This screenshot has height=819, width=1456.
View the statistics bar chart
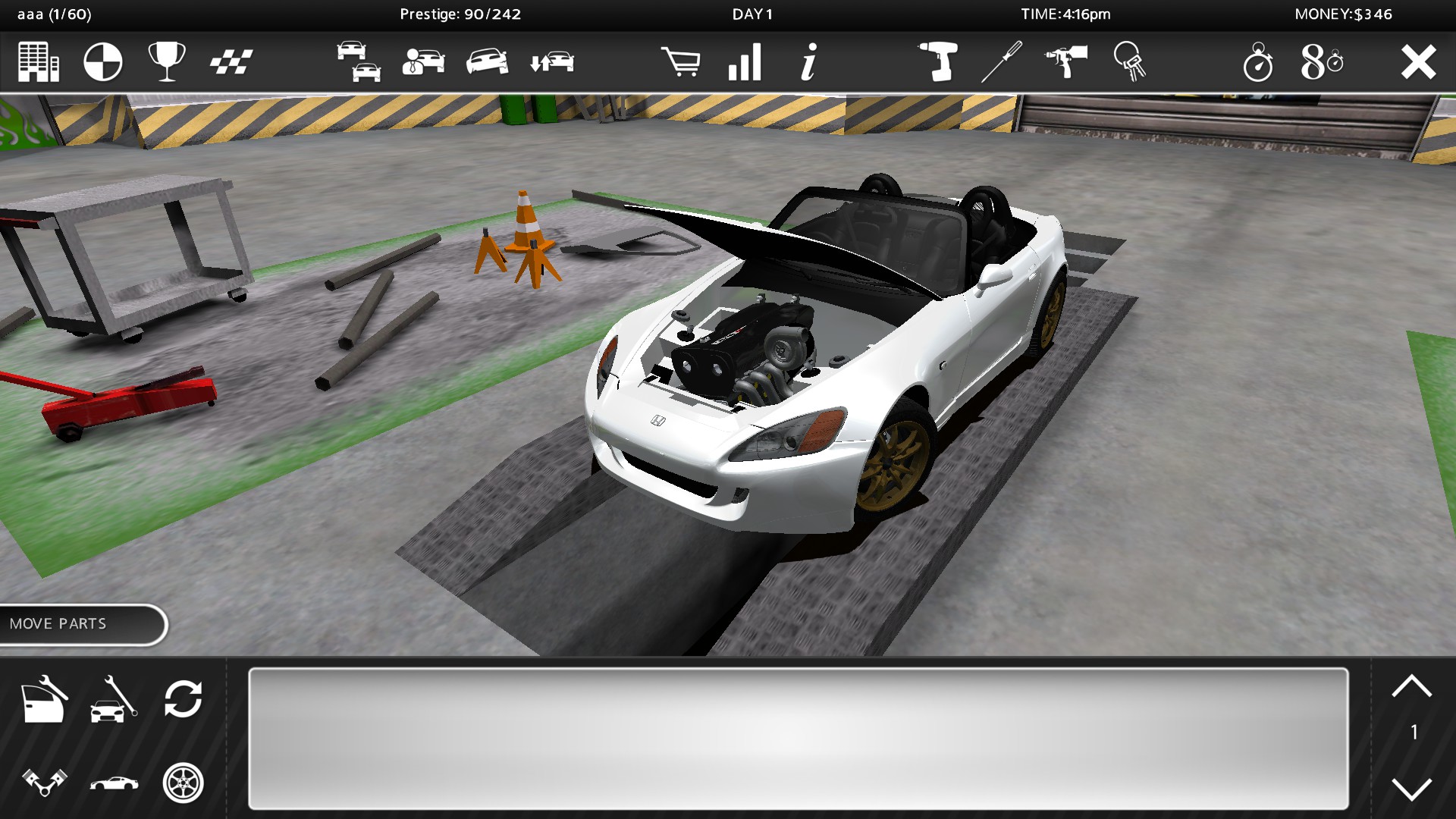pos(746,62)
